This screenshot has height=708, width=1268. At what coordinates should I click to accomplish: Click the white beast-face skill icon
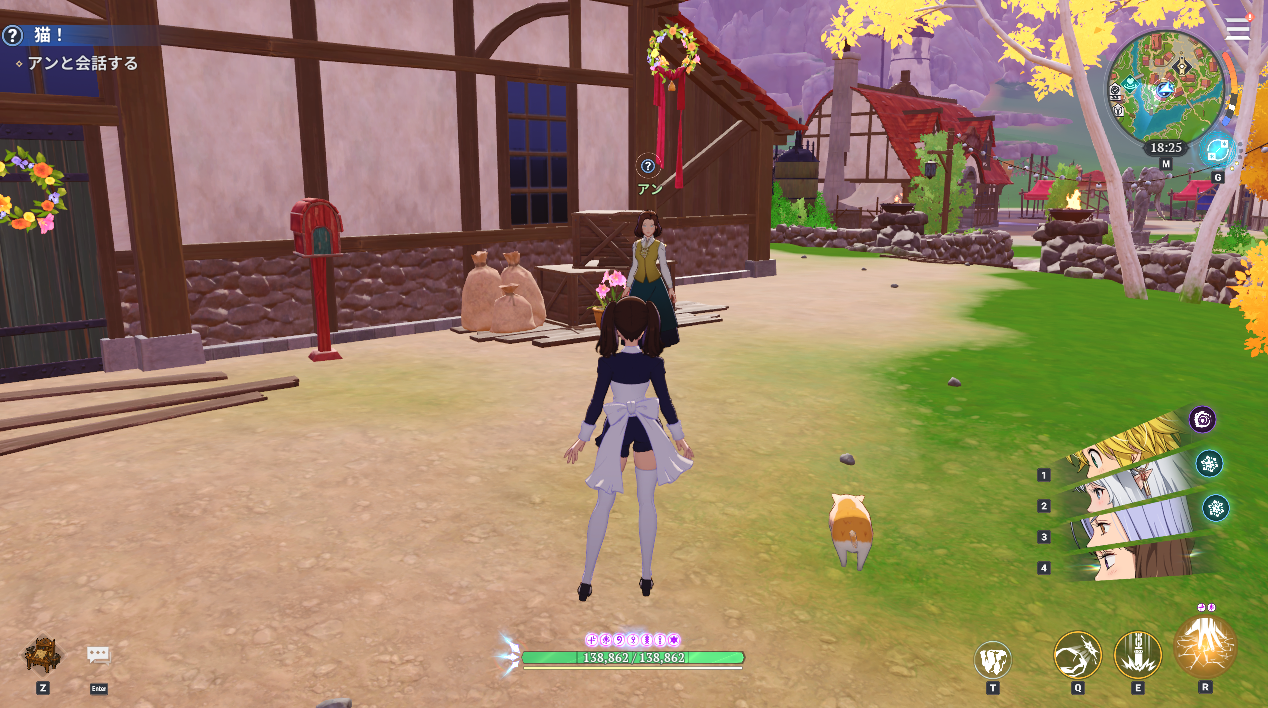(x=993, y=660)
